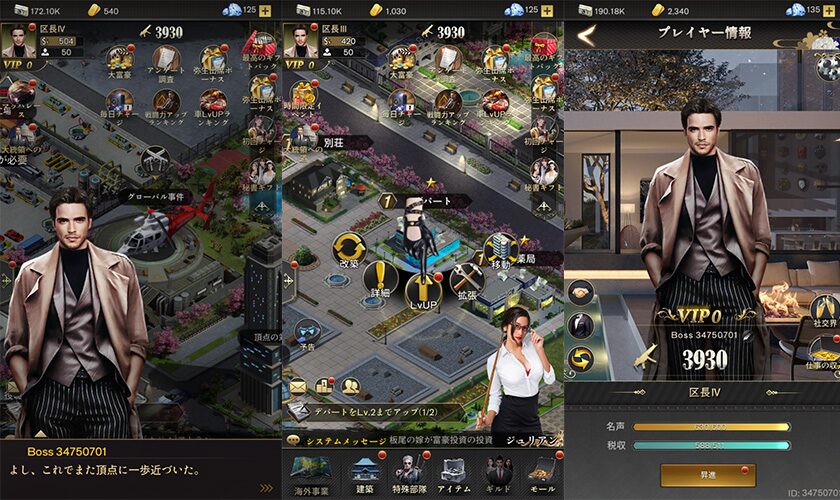Show building 詳細 details

coord(380,281)
